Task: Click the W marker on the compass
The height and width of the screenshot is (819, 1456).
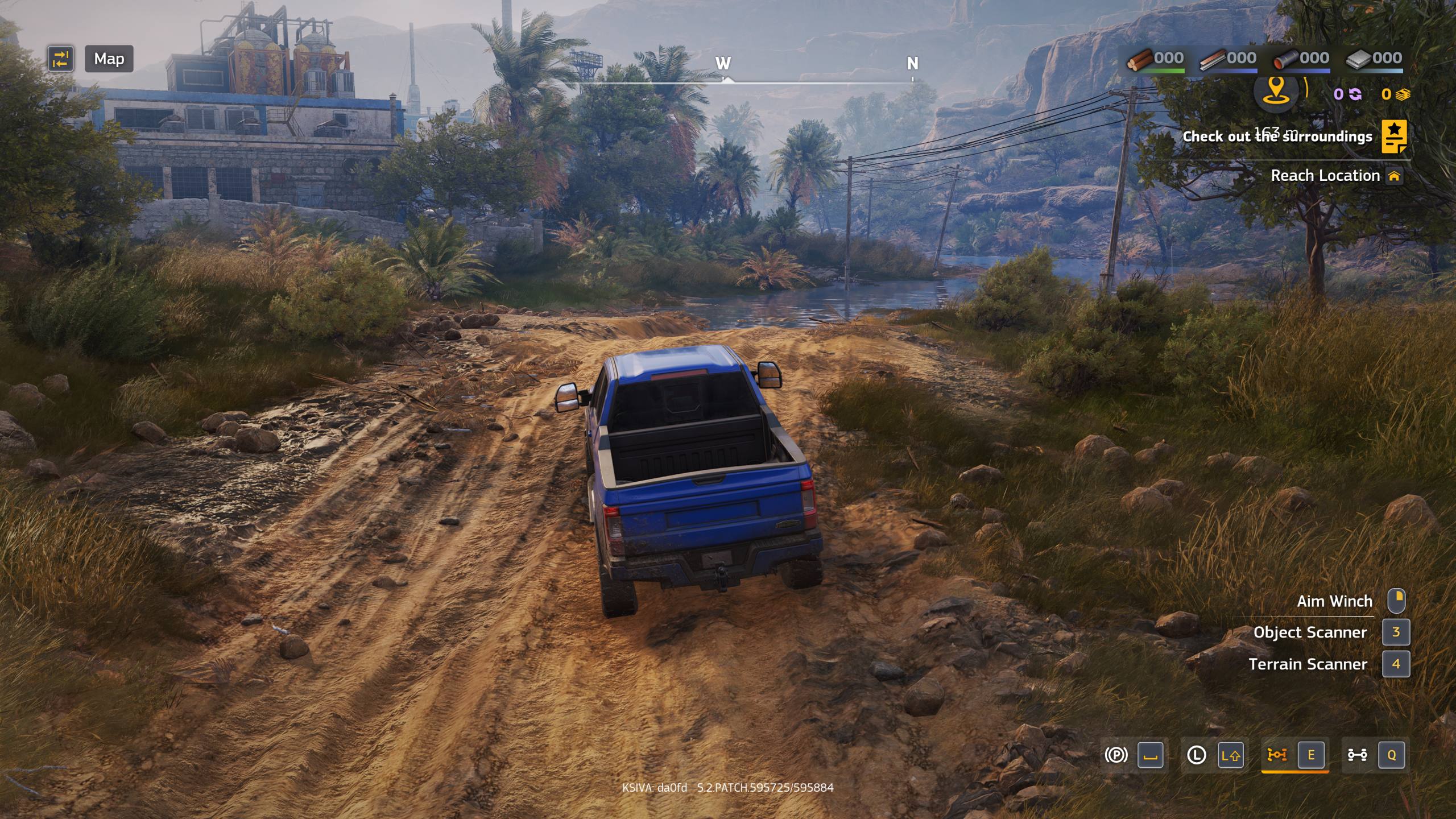Action: [x=723, y=63]
